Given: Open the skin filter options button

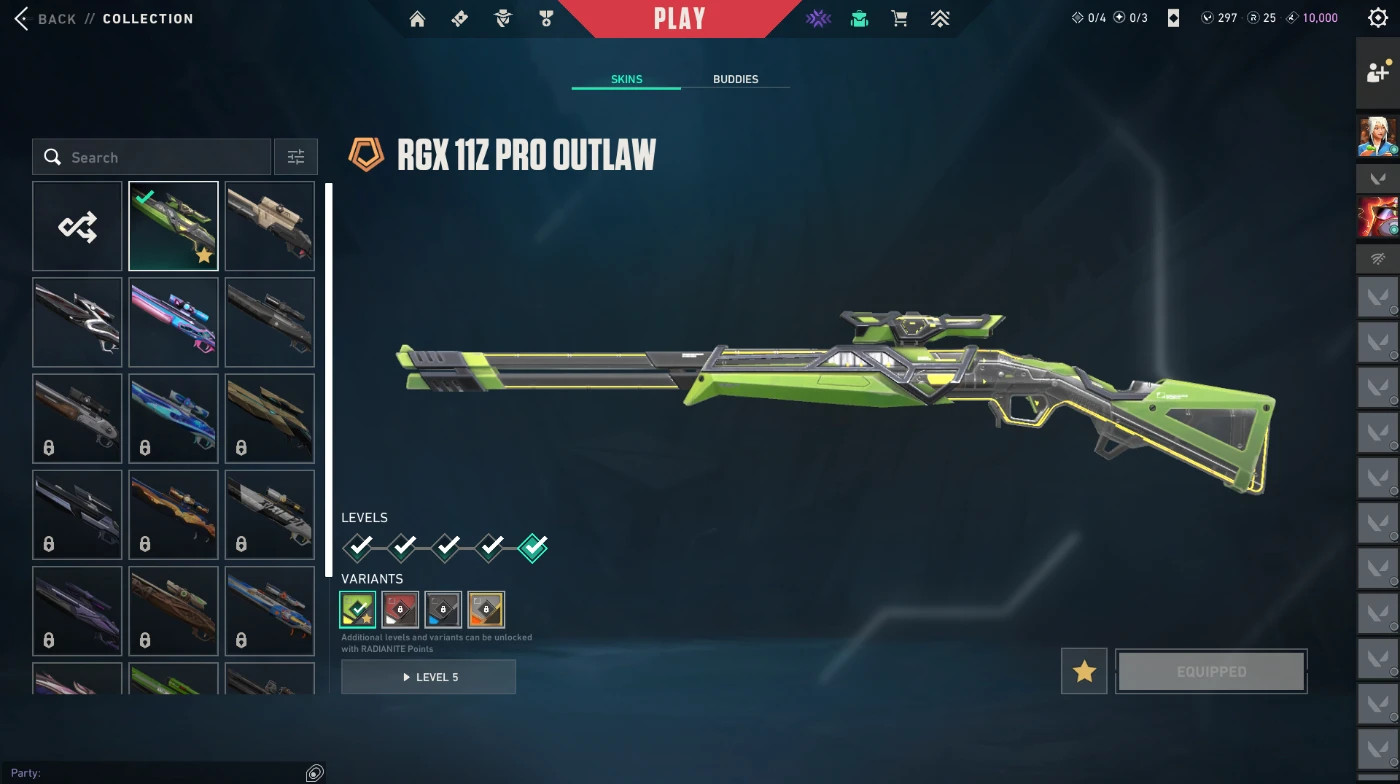Looking at the screenshot, I should click(296, 157).
